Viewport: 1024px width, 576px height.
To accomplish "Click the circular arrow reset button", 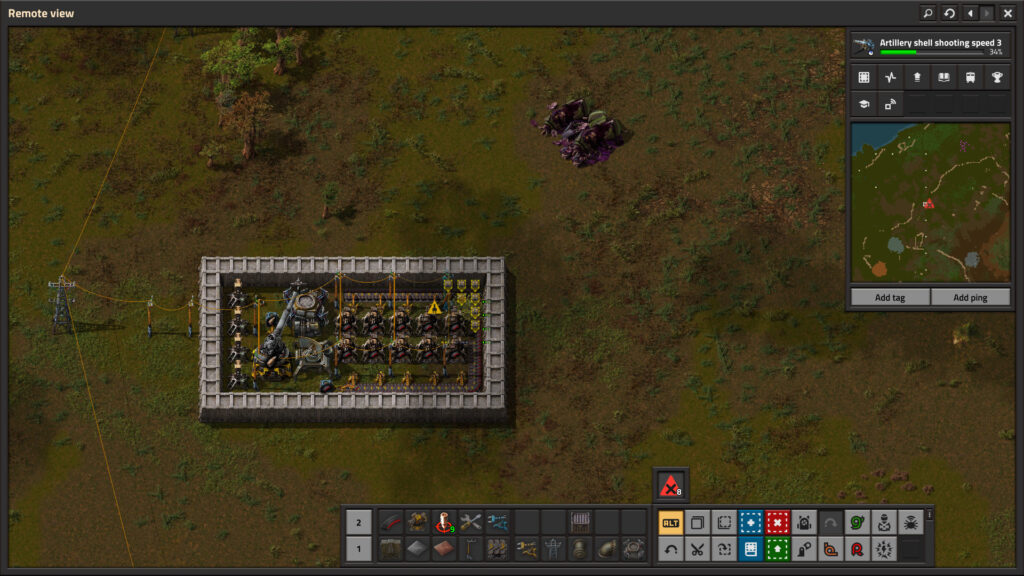I will point(949,13).
